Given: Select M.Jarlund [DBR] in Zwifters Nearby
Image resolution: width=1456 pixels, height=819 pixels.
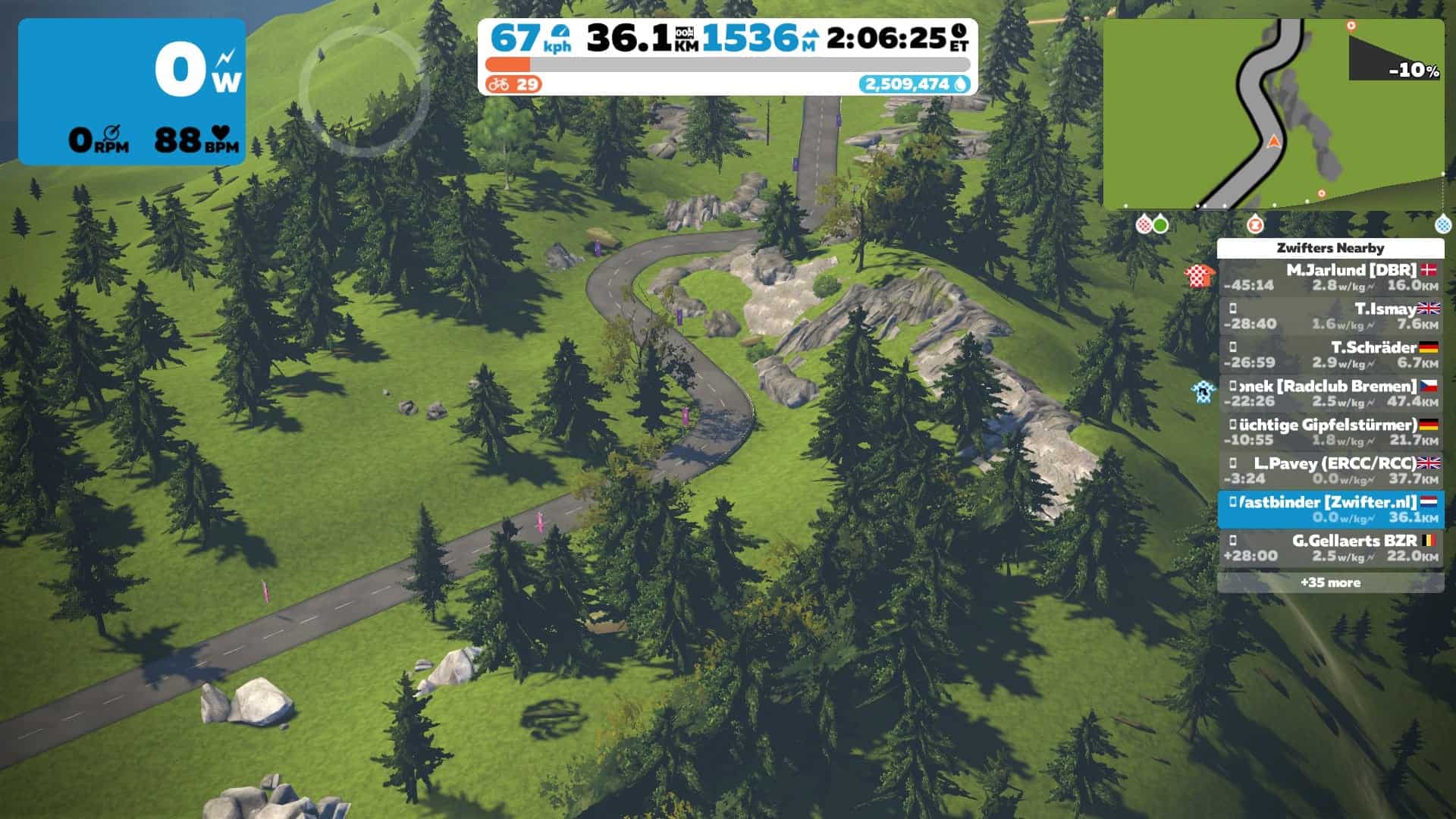Looking at the screenshot, I should (x=1330, y=278).
